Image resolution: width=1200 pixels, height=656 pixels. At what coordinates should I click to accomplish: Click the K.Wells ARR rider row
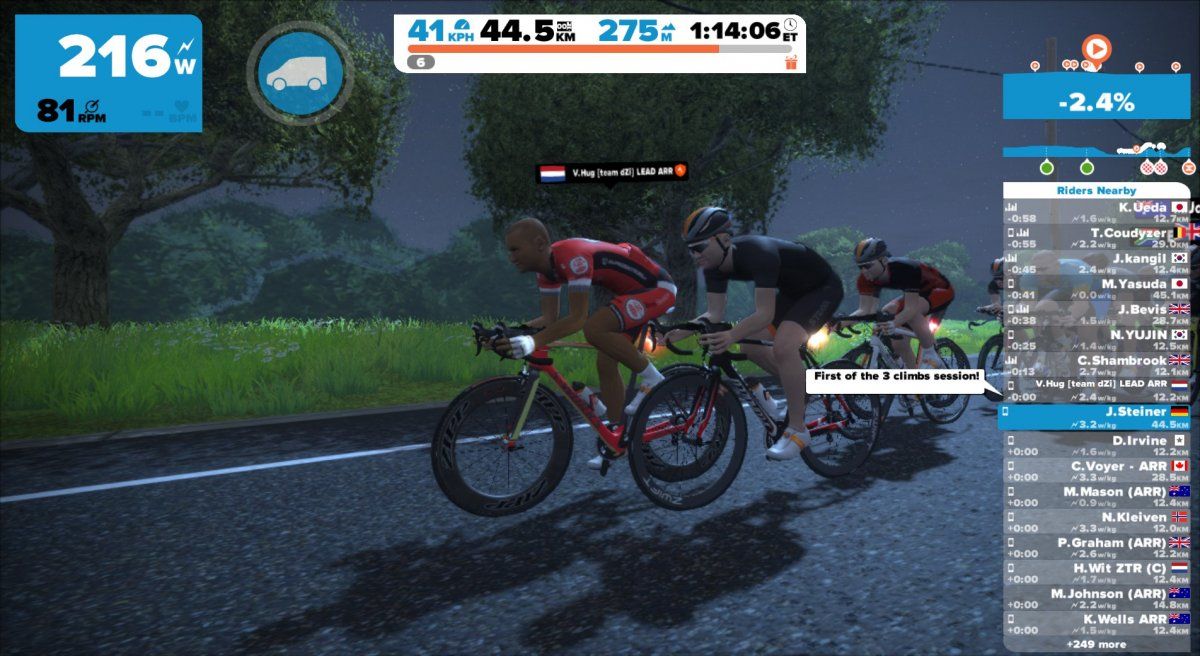pyautogui.click(x=1096, y=624)
